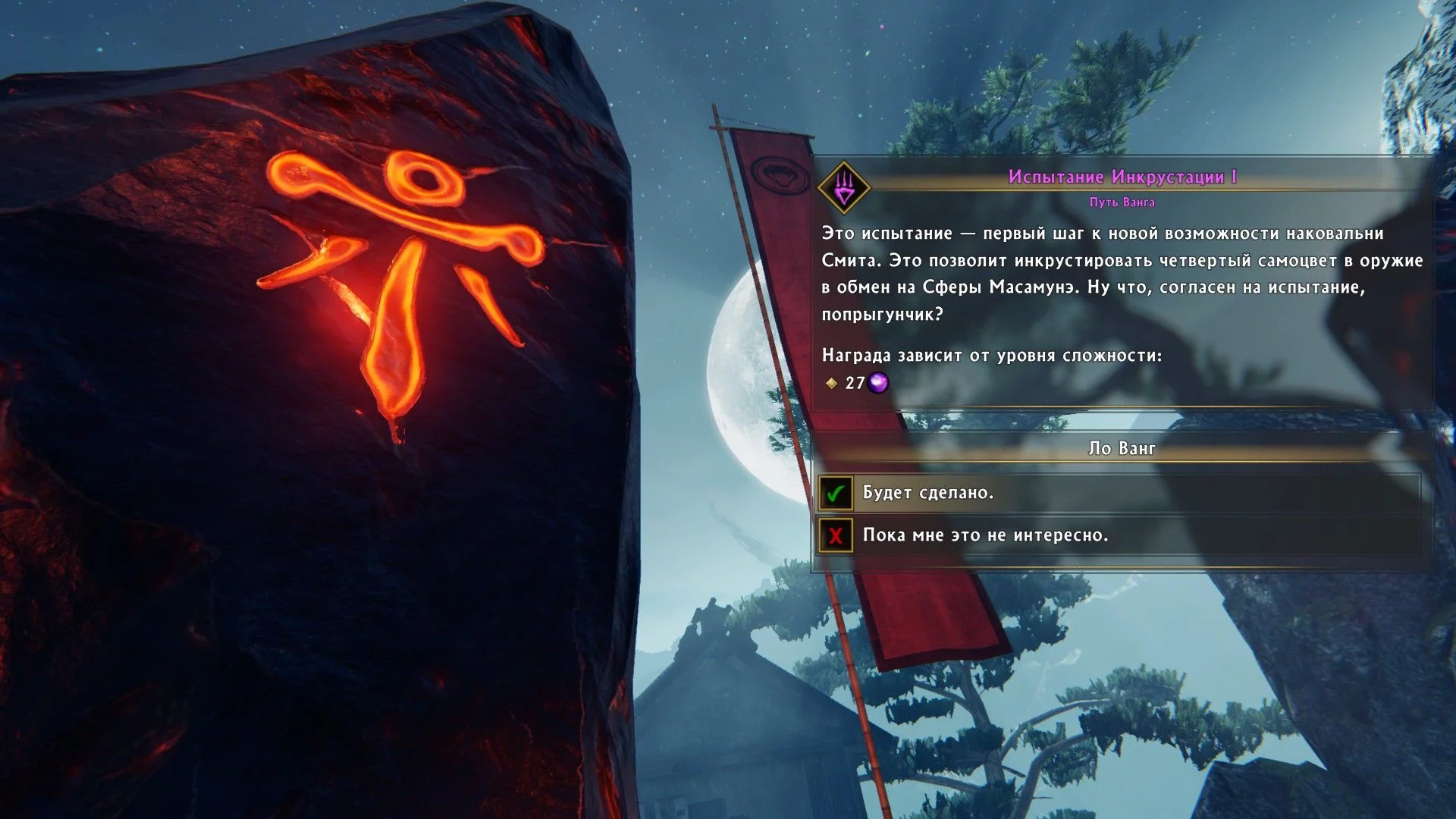The height and width of the screenshot is (819, 1456).
Task: Accept the trial with "Будет сделано."
Action: click(927, 494)
